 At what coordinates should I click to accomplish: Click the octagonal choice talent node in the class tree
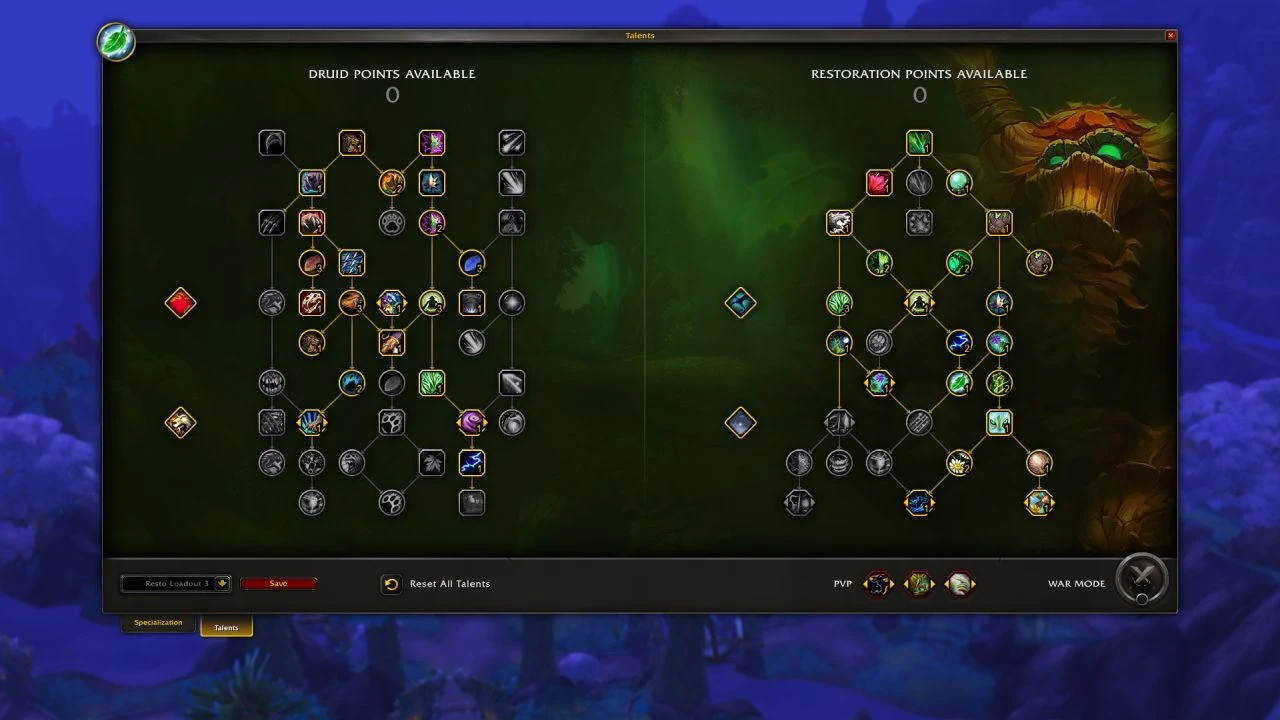[x=392, y=303]
